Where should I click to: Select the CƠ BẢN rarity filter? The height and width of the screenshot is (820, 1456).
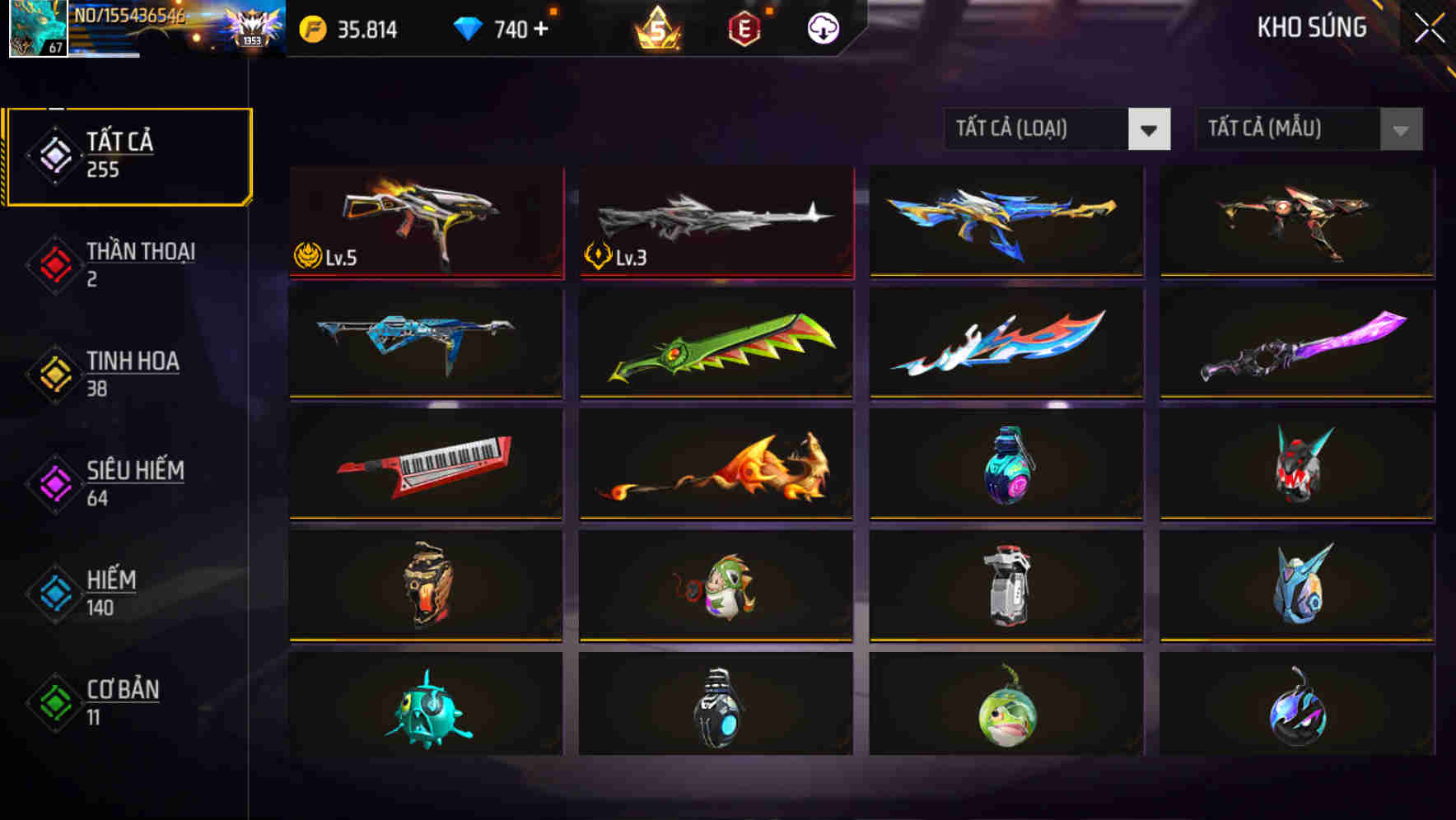(121, 701)
